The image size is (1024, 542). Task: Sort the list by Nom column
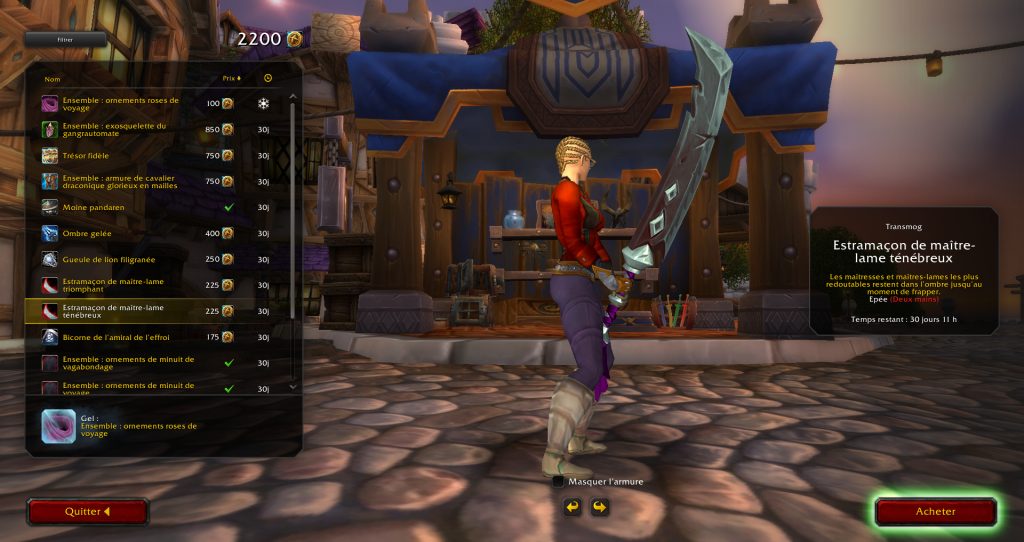(53, 78)
